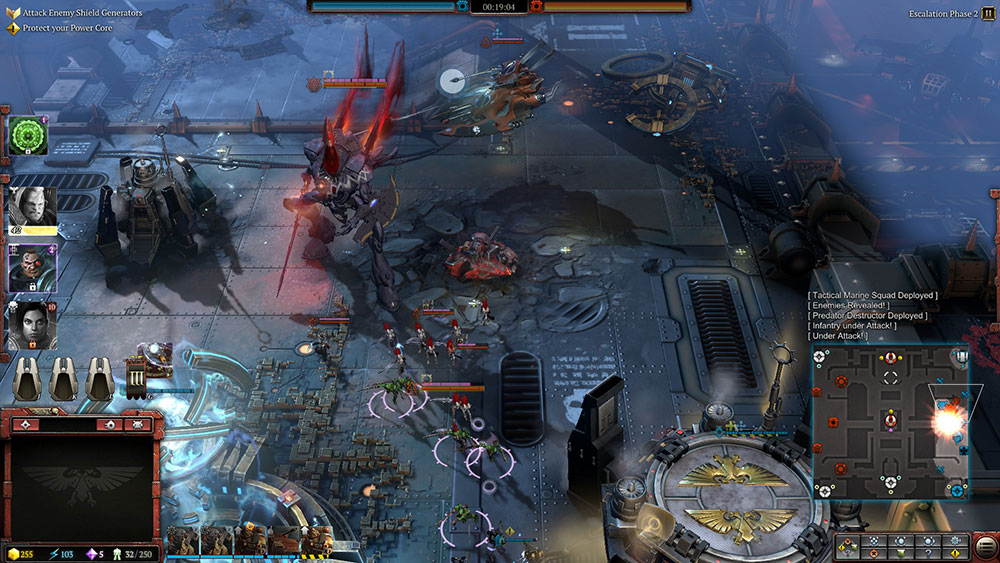Viewport: 1000px width, 563px height.
Task: Click the question mark button
Action: (x=928, y=553)
